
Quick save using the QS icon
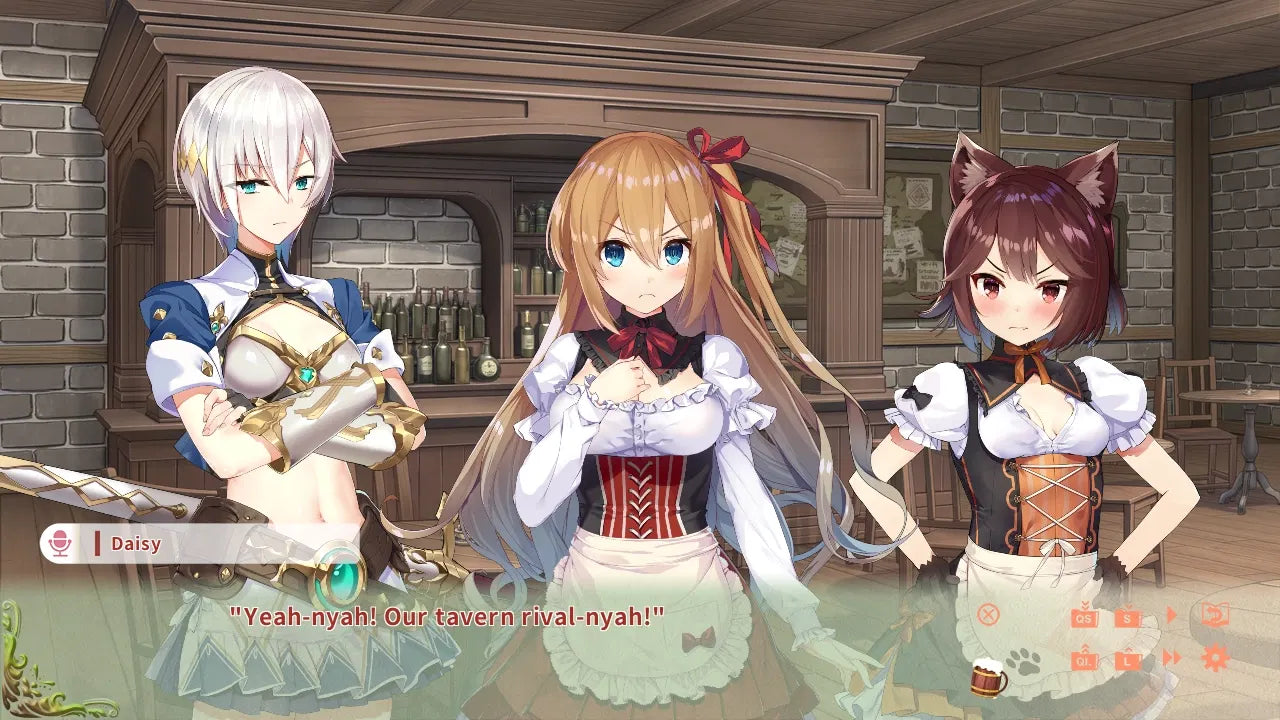[1082, 619]
